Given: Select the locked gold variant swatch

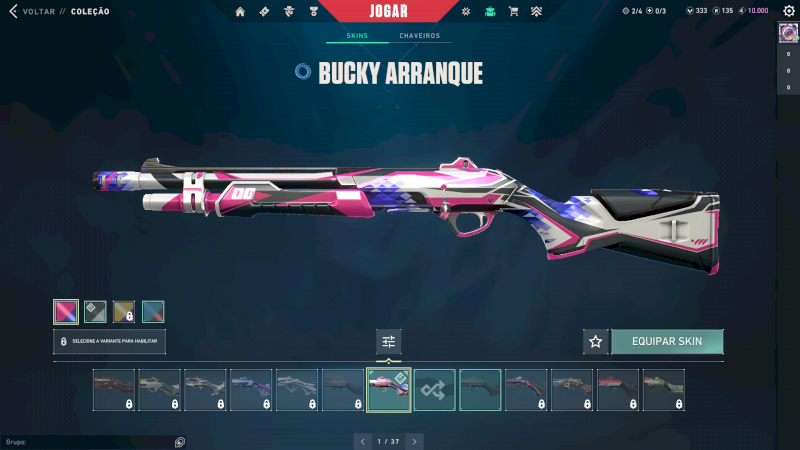Looking at the screenshot, I should tap(124, 312).
